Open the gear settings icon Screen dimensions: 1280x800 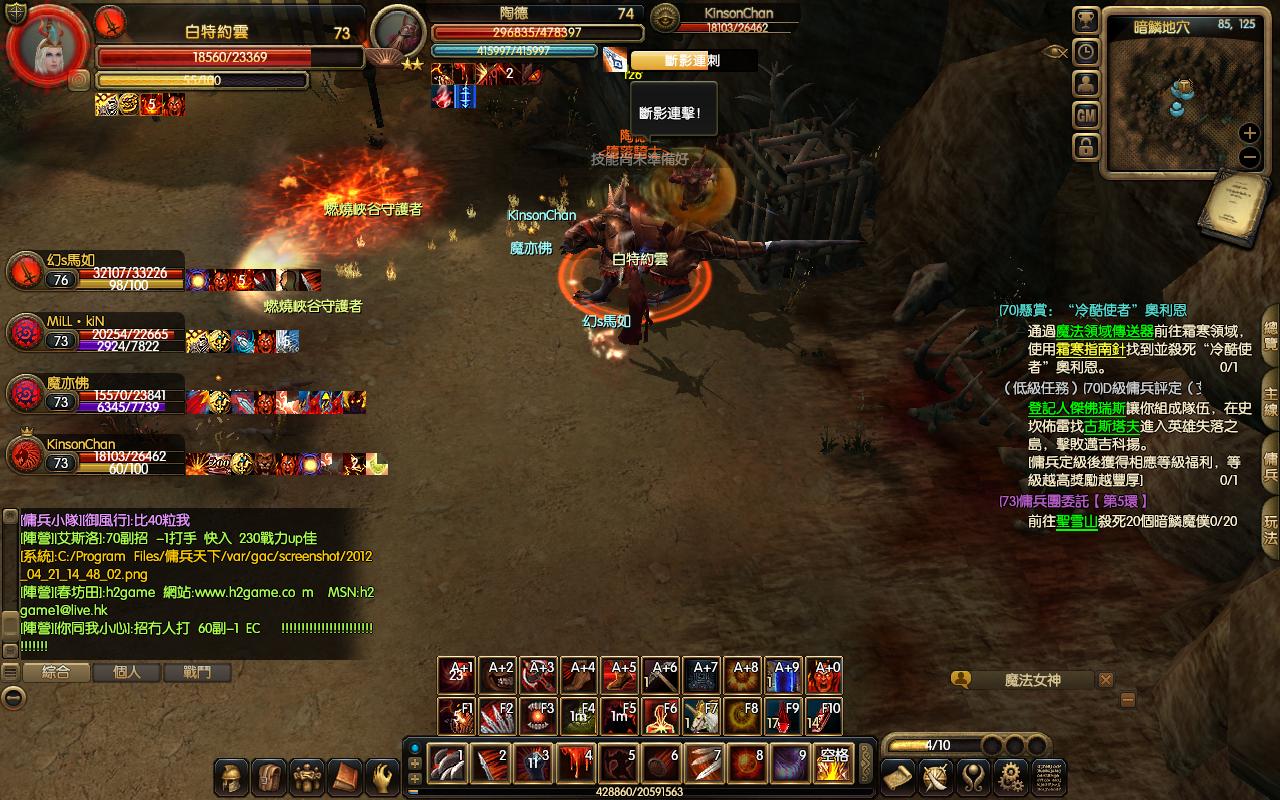[x=1011, y=776]
